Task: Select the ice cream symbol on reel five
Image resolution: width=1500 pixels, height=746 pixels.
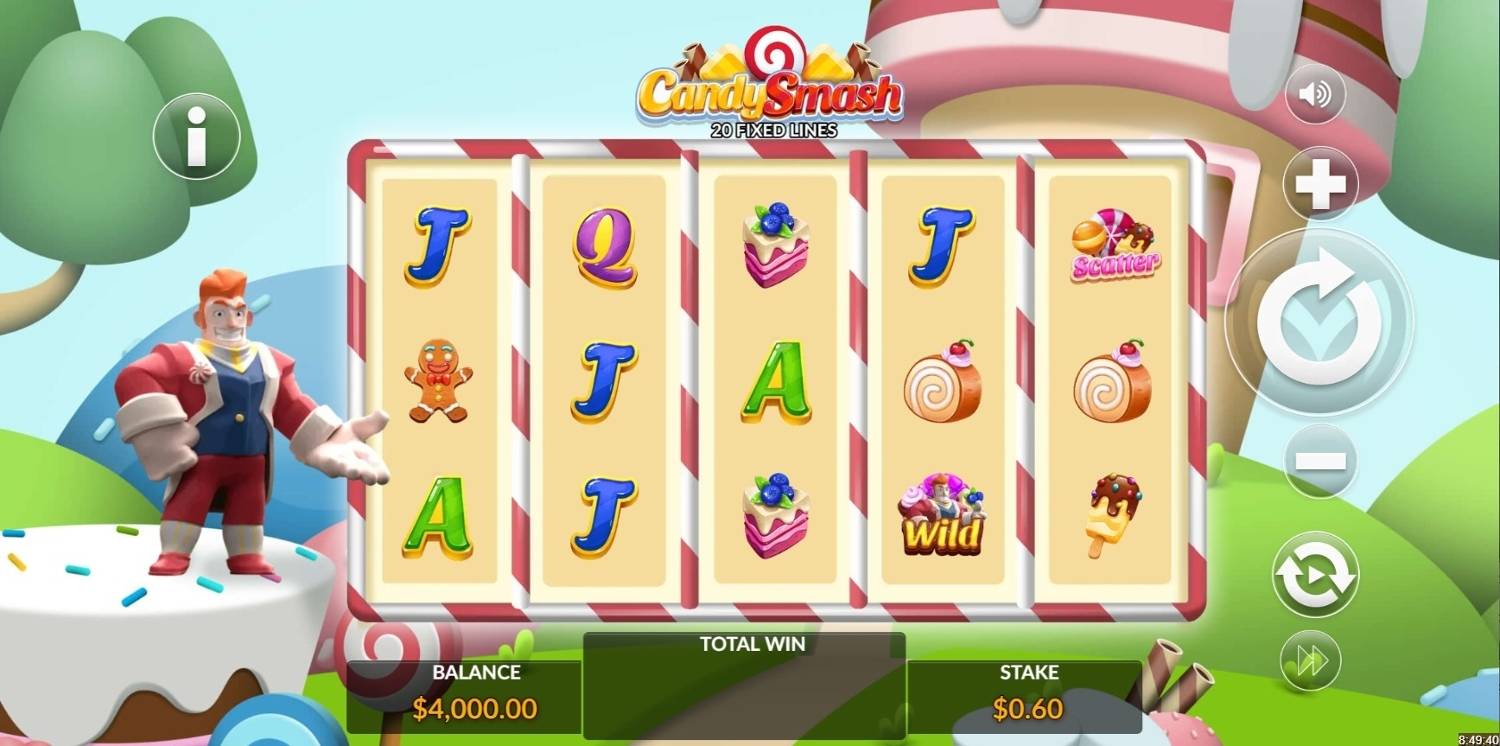Action: (x=1113, y=510)
